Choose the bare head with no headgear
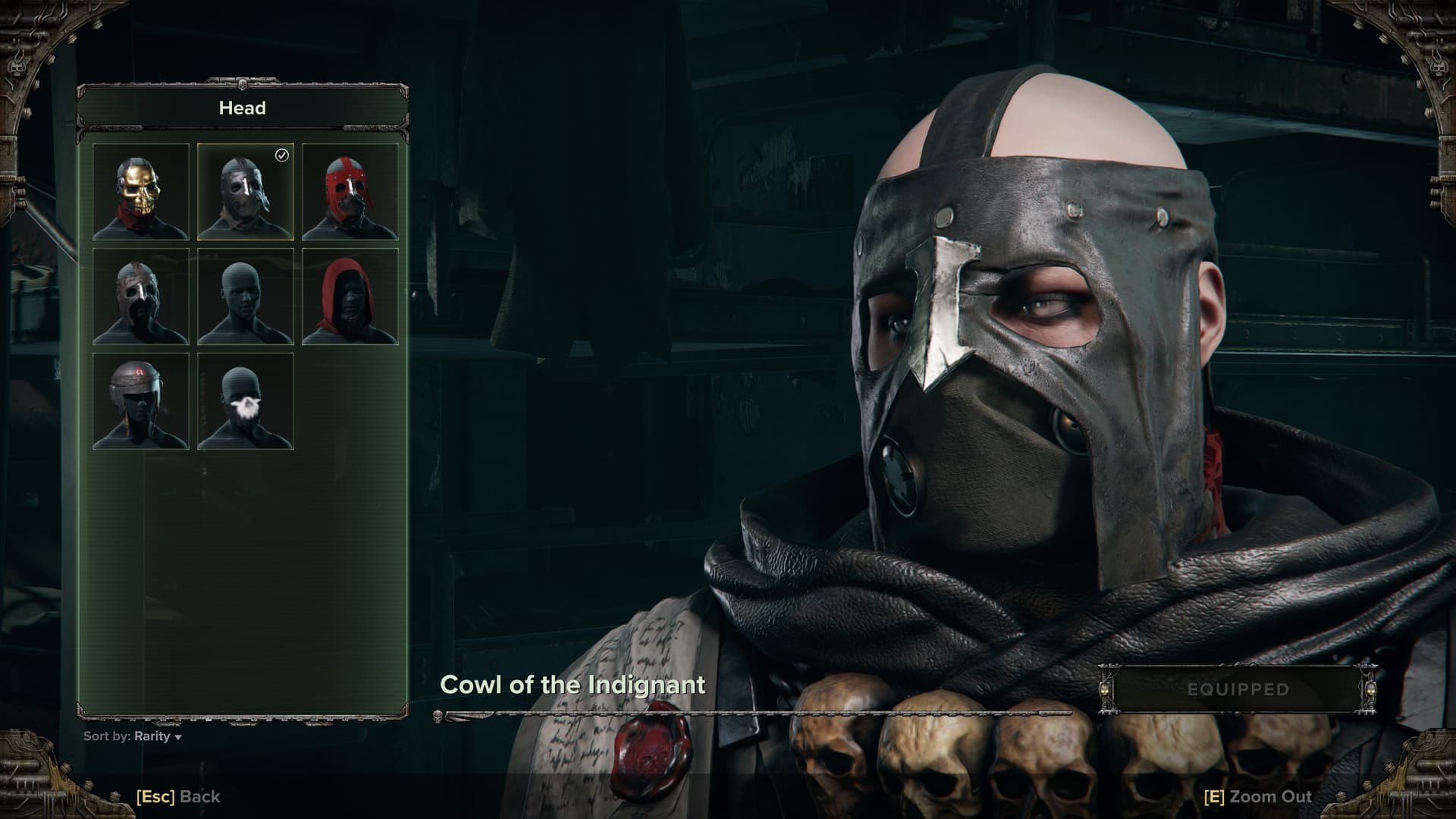 pos(245,297)
